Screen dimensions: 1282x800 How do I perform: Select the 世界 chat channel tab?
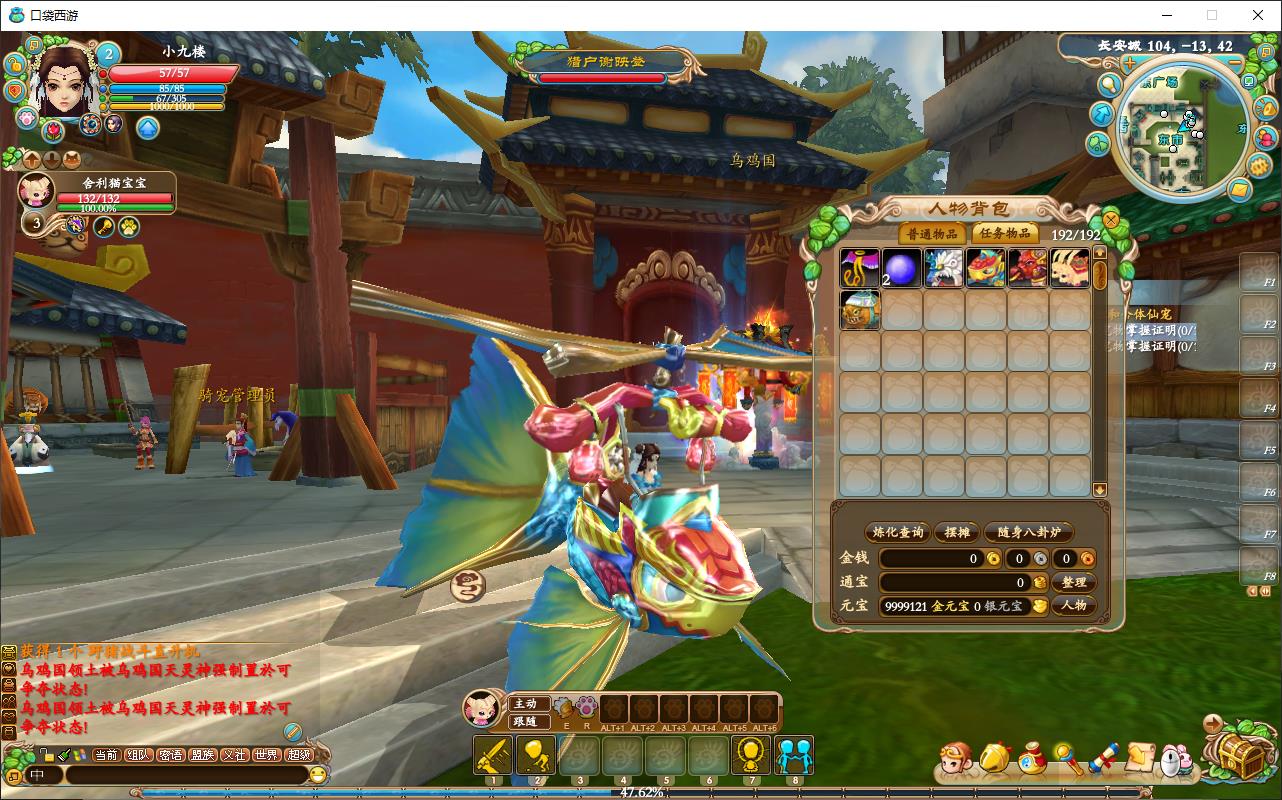click(x=266, y=755)
